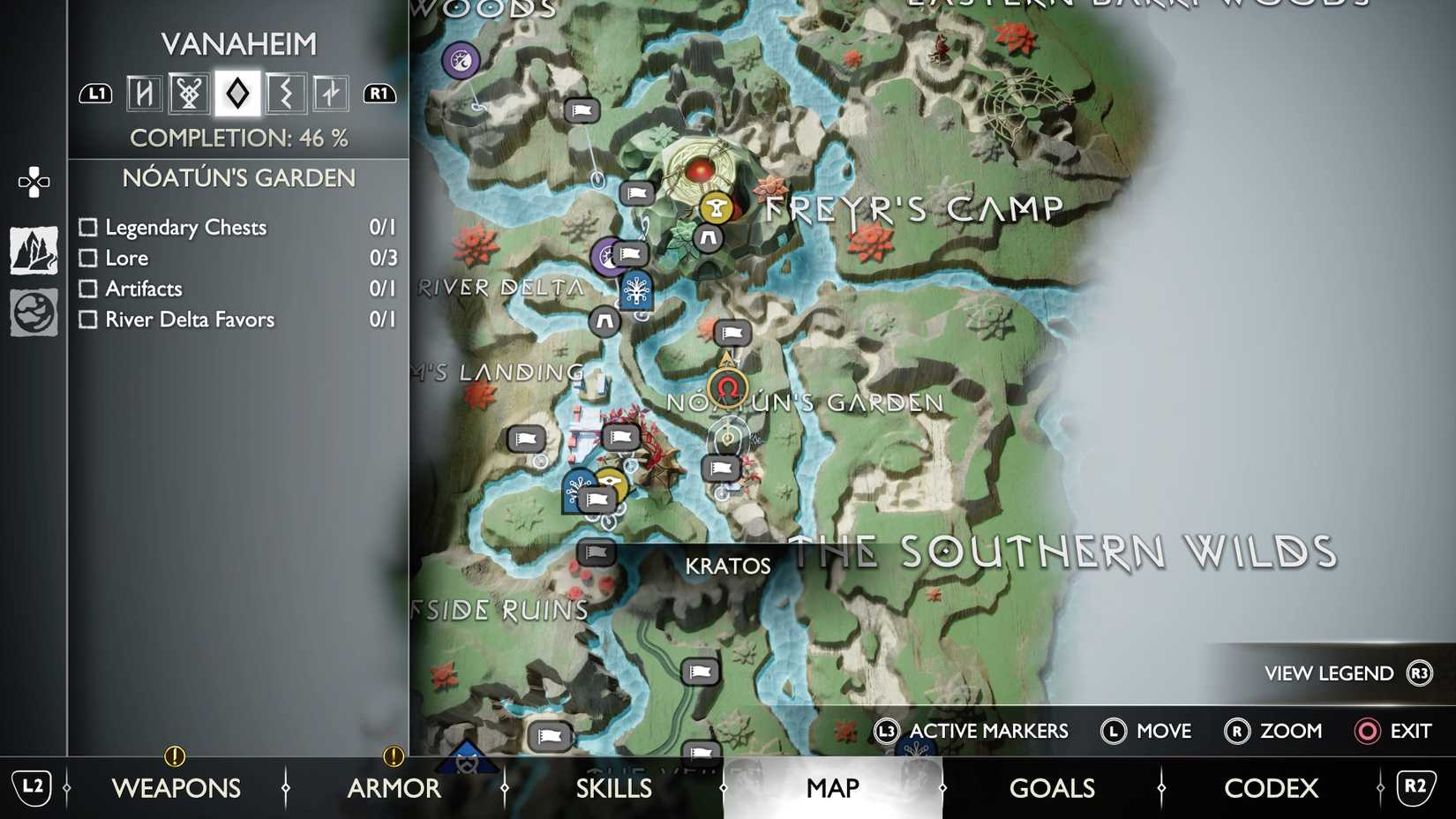
Task: Select the blue Yggdrasil rift icon below River Delta
Action: (637, 292)
